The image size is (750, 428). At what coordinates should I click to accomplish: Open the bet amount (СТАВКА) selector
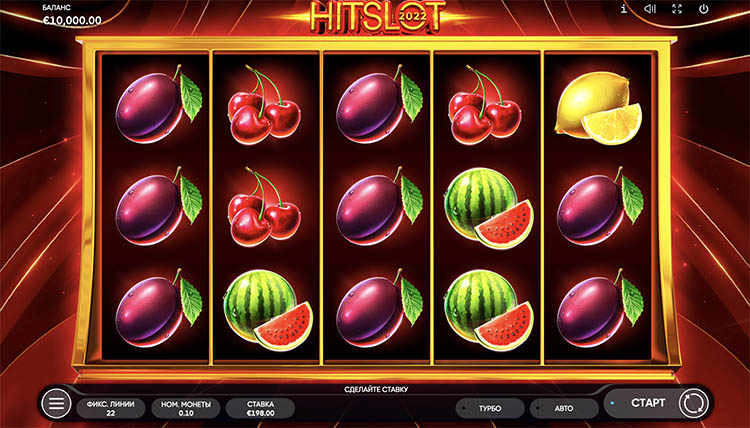pyautogui.click(x=259, y=407)
